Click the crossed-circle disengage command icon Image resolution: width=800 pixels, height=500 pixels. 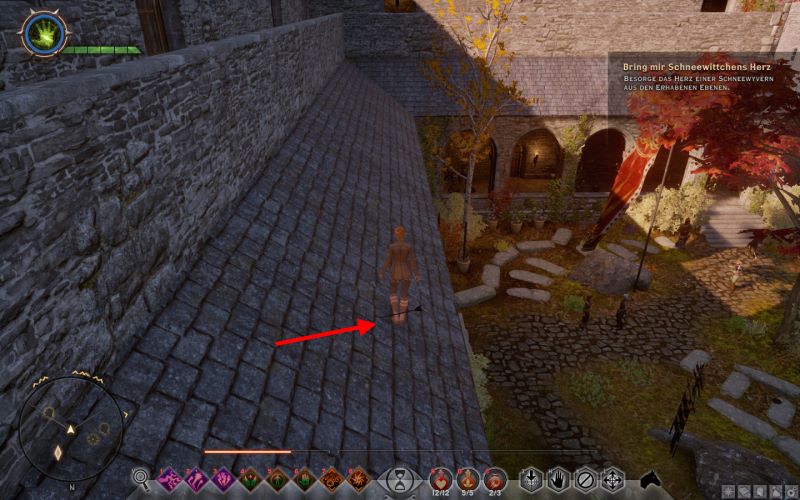586,479
